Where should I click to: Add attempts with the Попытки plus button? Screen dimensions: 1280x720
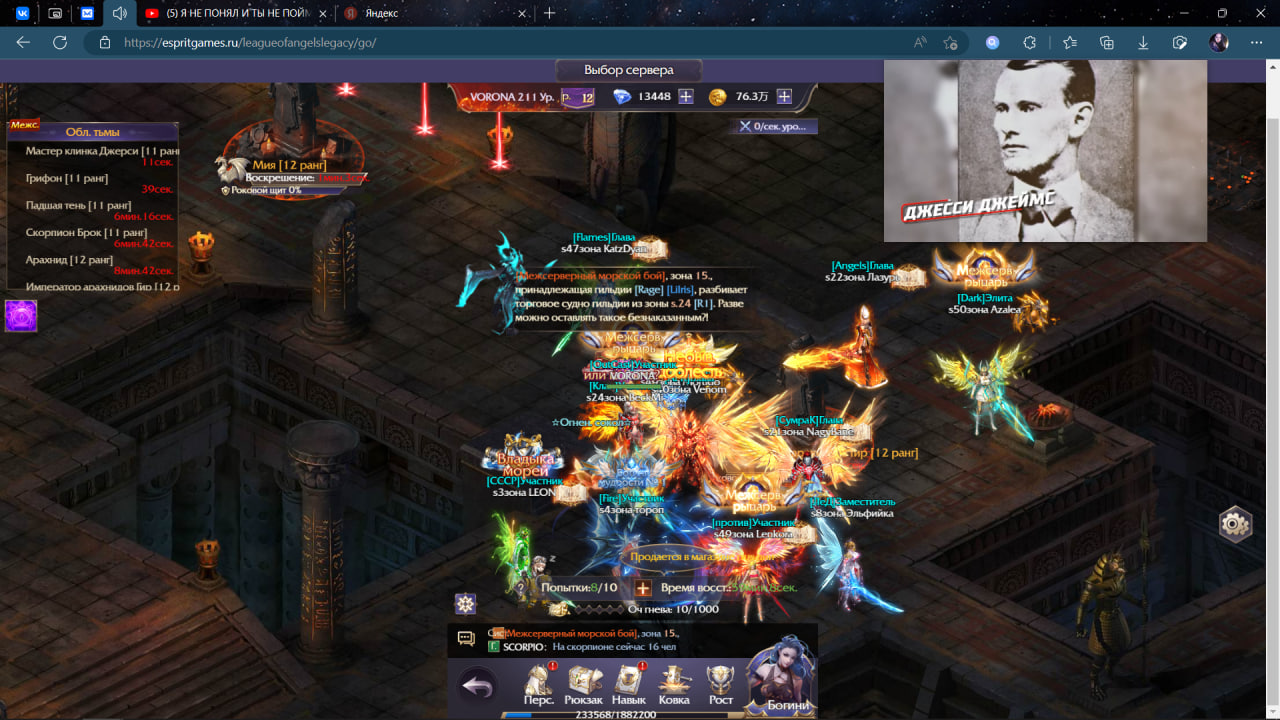tap(643, 588)
